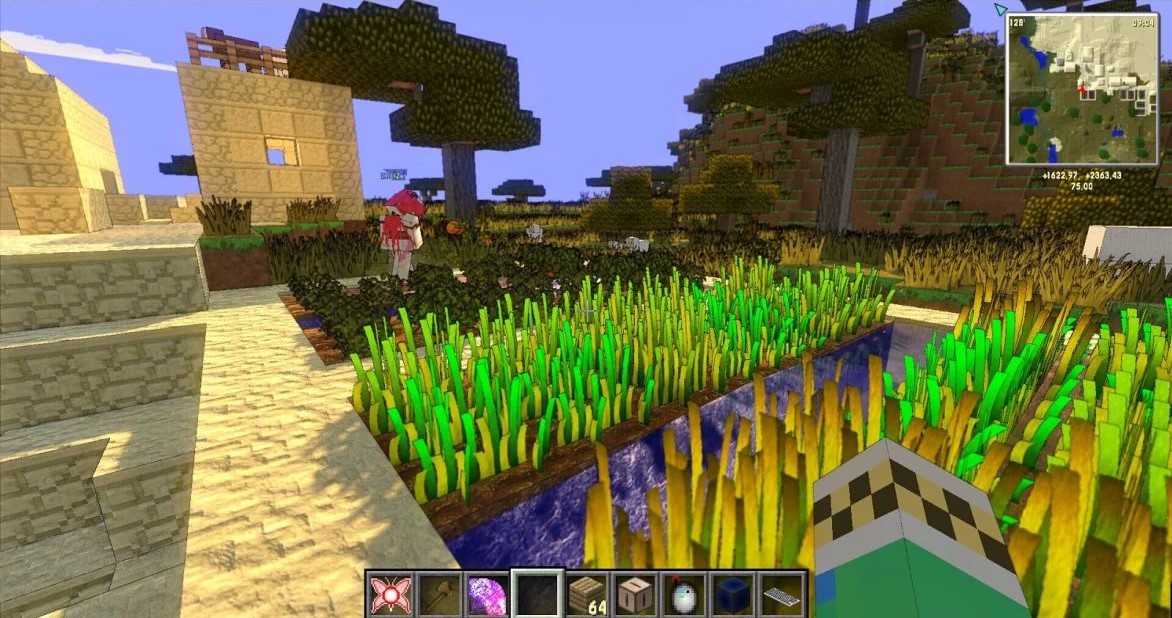The width and height of the screenshot is (1172, 618).
Task: Select the white egg hotbar slot
Action: pos(685,595)
